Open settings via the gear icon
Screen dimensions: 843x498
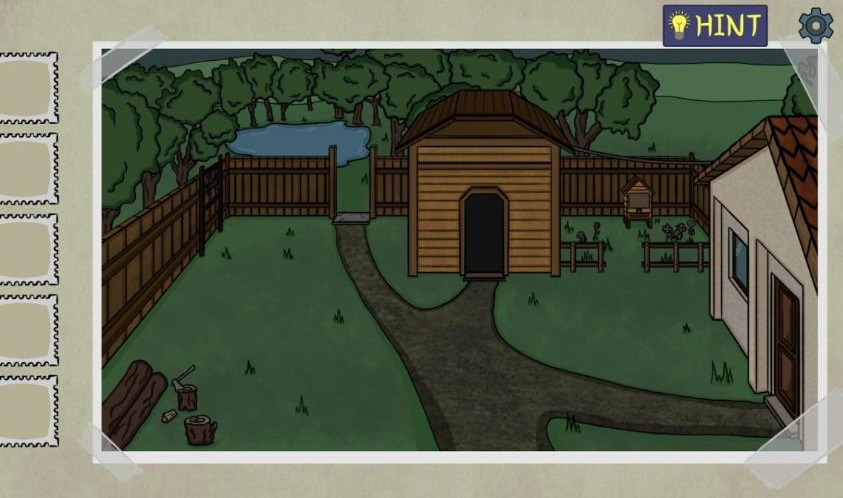coord(815,26)
